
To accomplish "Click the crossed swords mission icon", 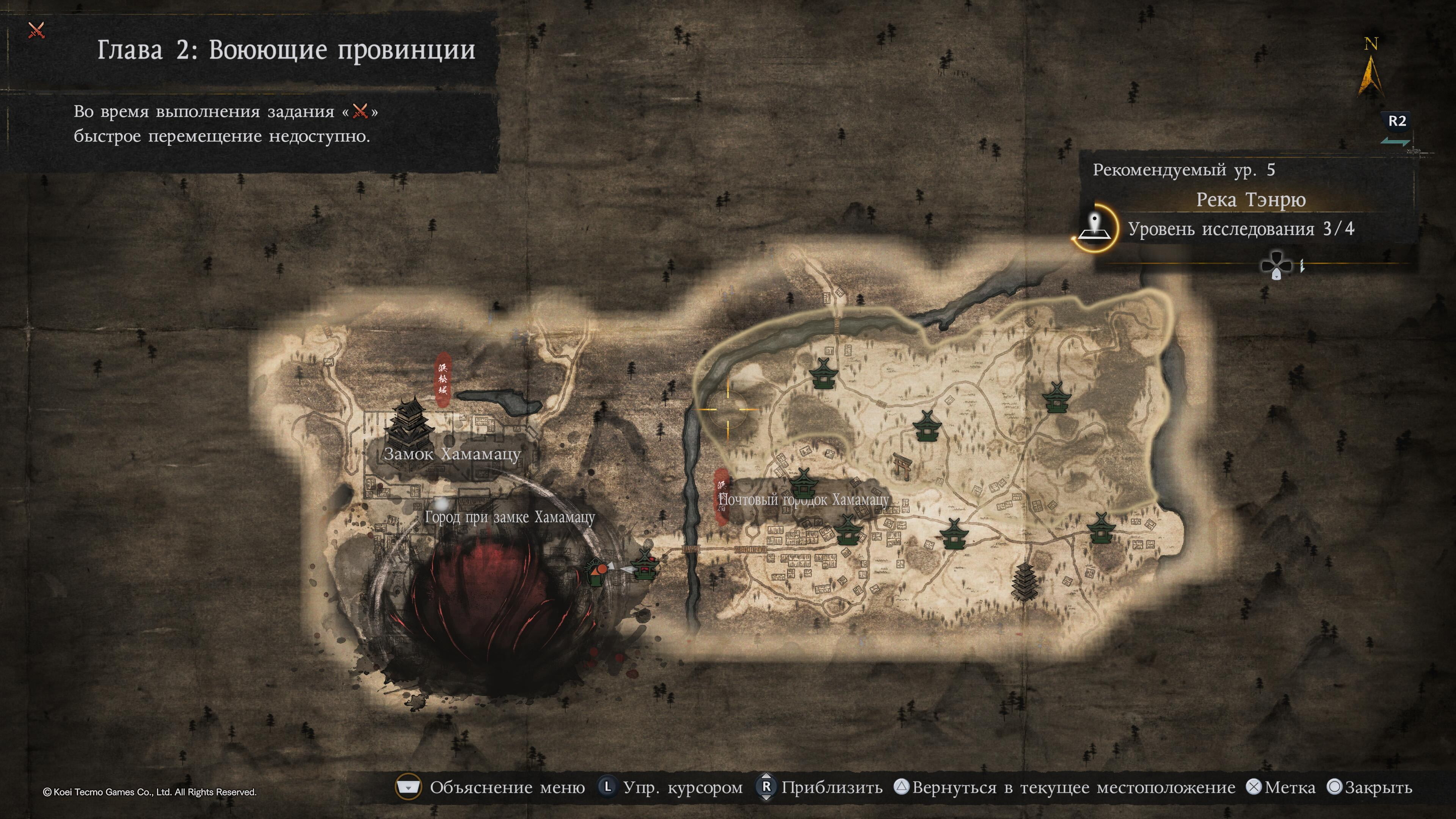I will pyautogui.click(x=36, y=30).
